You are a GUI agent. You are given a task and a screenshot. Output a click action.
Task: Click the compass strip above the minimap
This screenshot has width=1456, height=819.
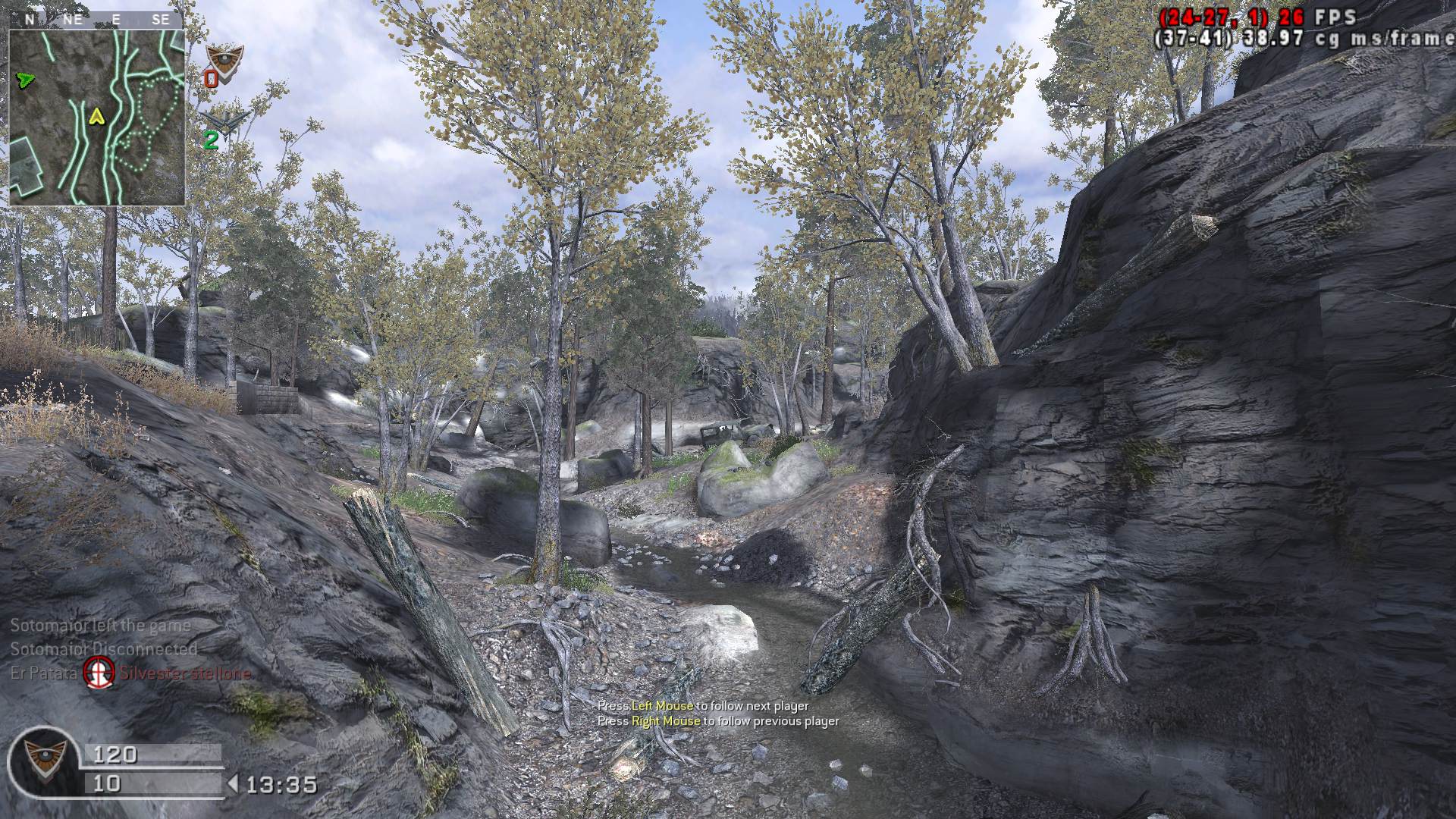coord(96,20)
